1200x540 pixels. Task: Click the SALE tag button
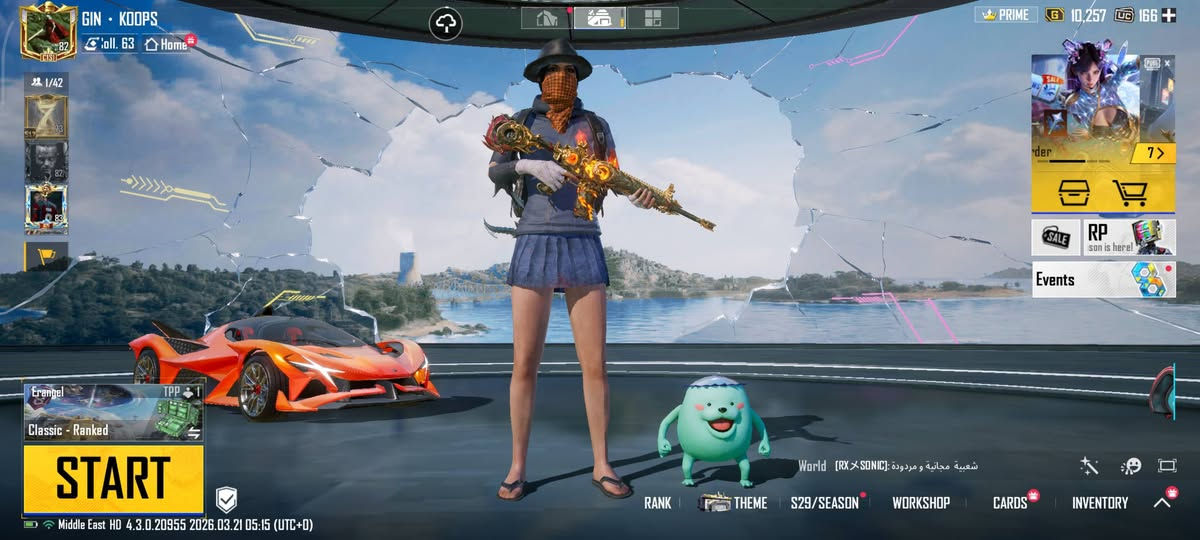click(1056, 238)
